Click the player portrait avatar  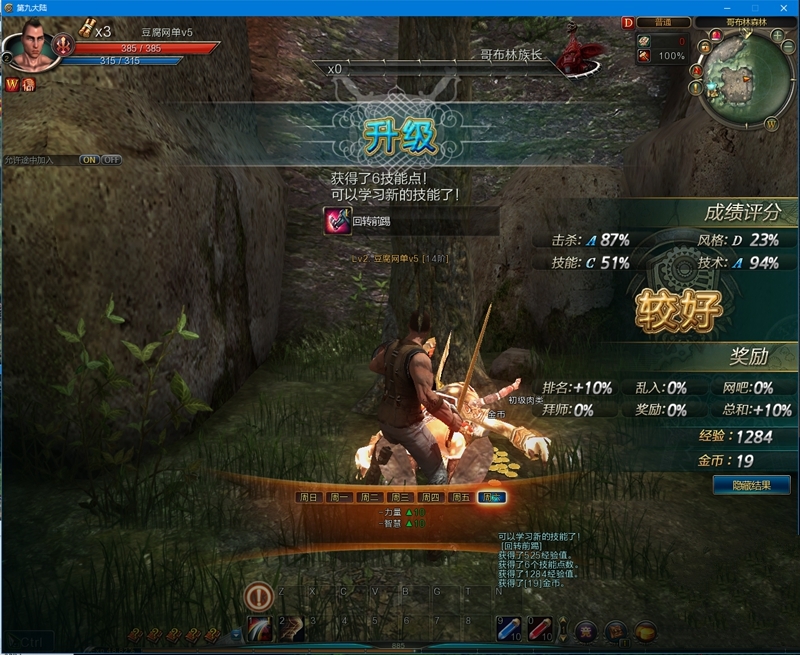26,46
